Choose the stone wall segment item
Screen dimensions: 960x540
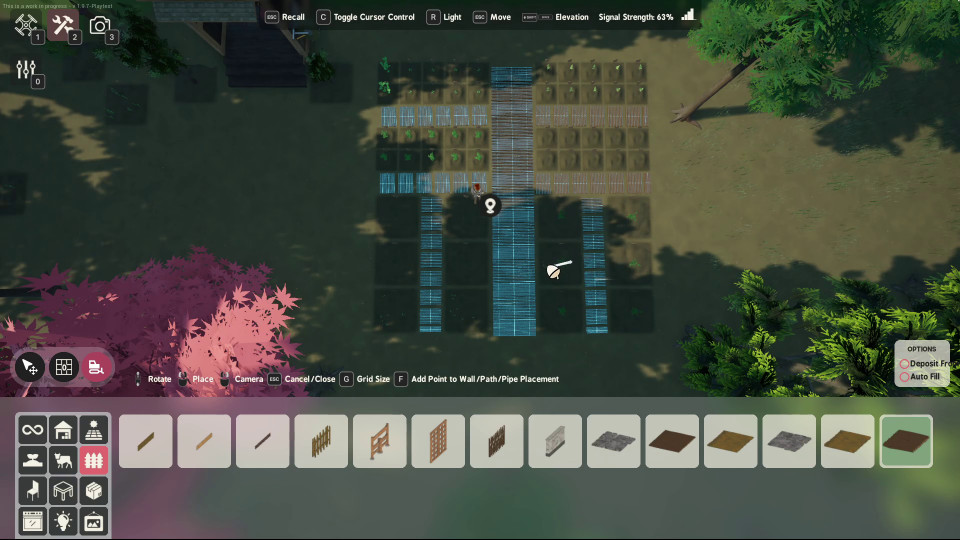(x=555, y=441)
